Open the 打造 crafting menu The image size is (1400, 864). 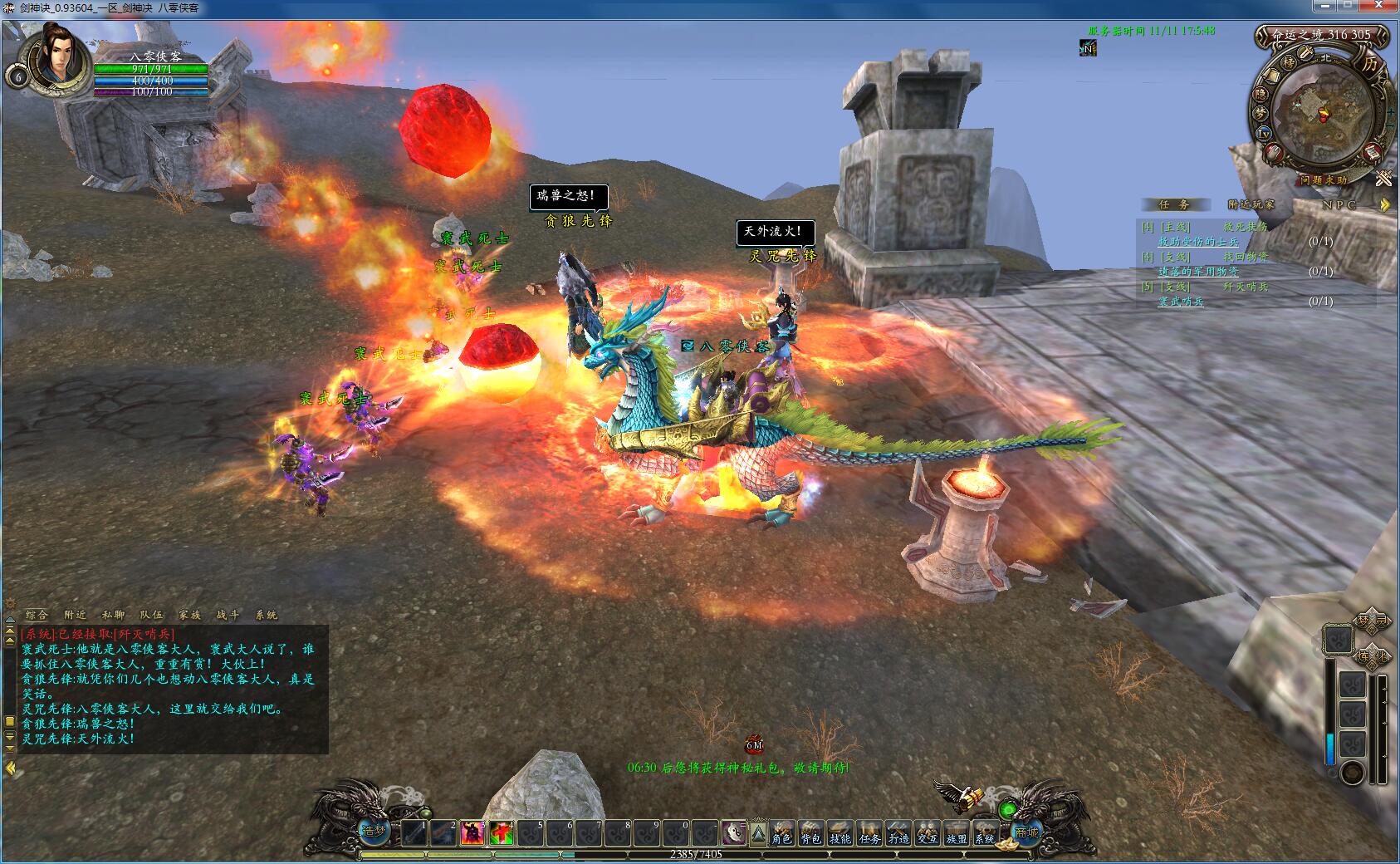click(x=898, y=834)
